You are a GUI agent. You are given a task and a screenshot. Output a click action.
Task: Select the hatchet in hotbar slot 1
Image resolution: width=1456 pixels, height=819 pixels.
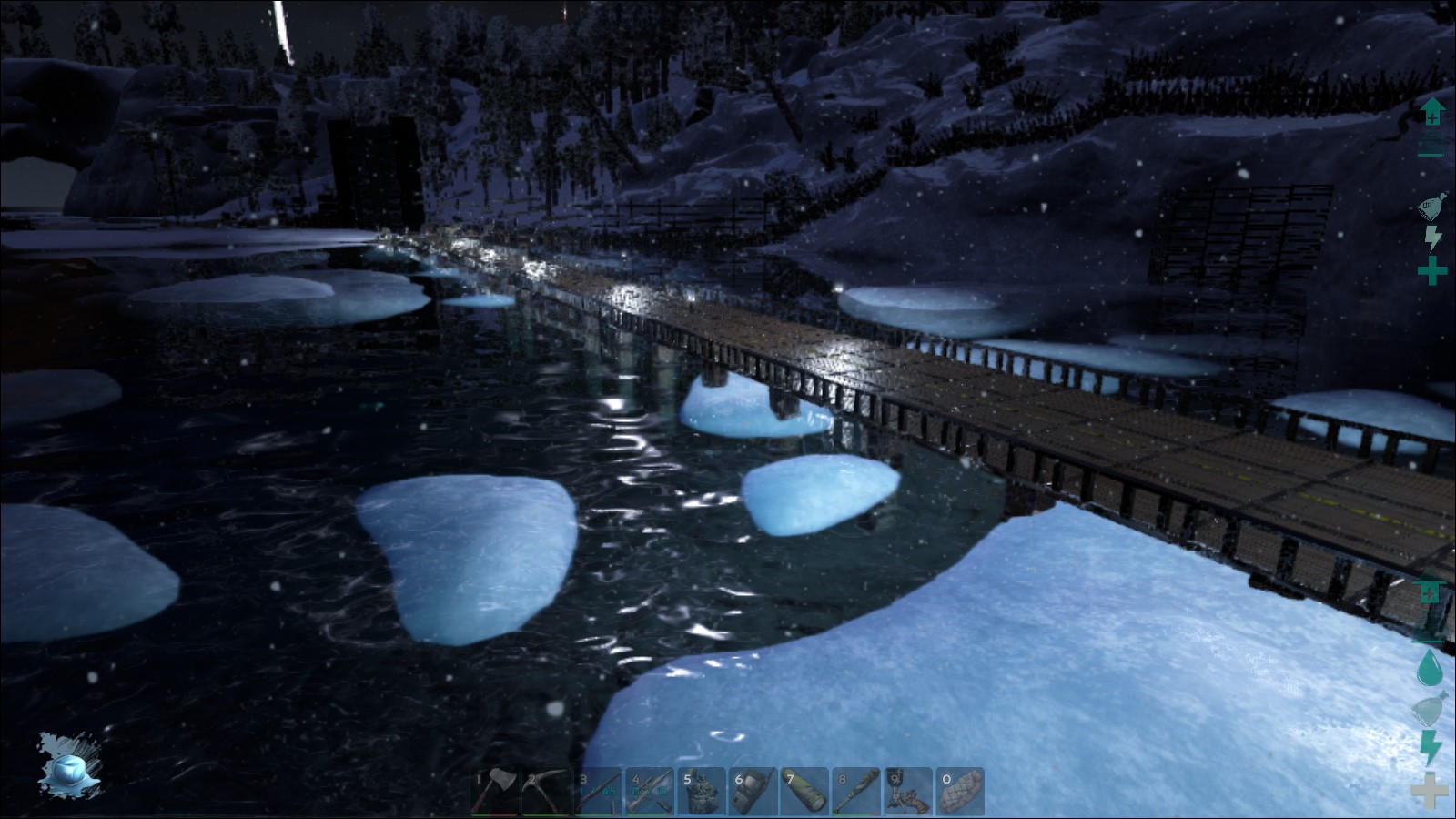click(494, 791)
